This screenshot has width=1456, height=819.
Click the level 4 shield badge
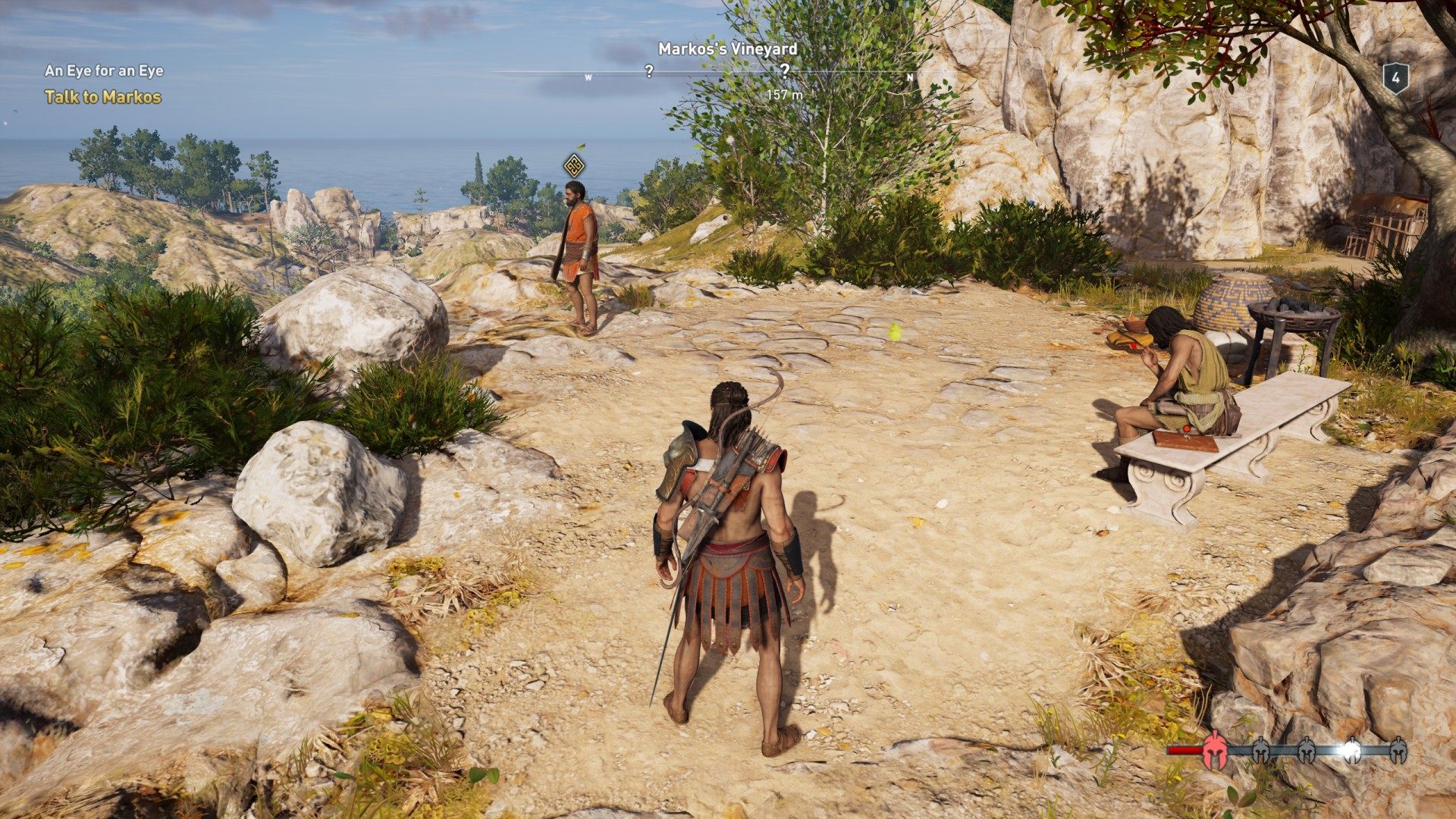tap(1395, 78)
